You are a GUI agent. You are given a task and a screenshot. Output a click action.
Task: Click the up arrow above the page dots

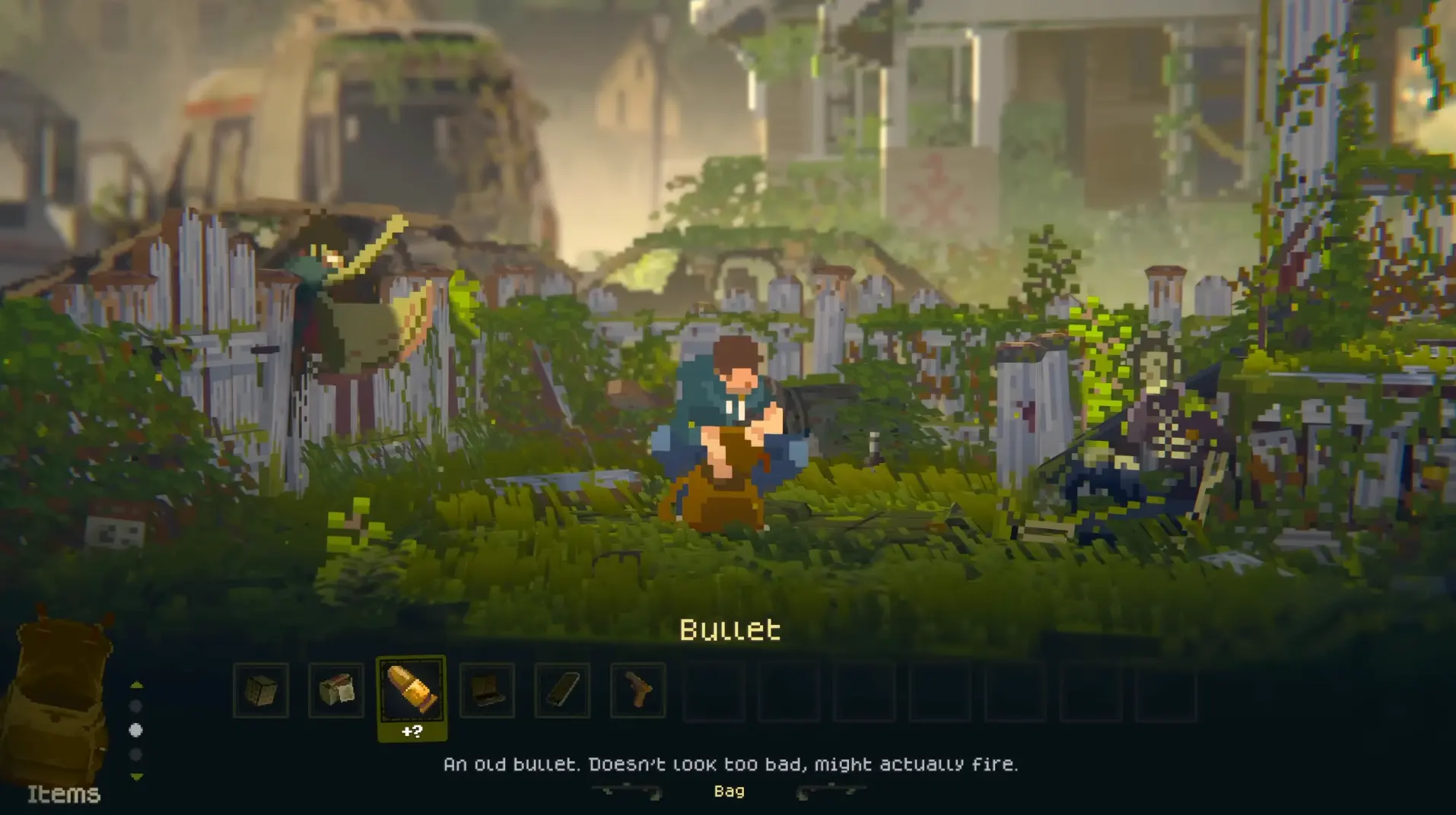pos(135,684)
